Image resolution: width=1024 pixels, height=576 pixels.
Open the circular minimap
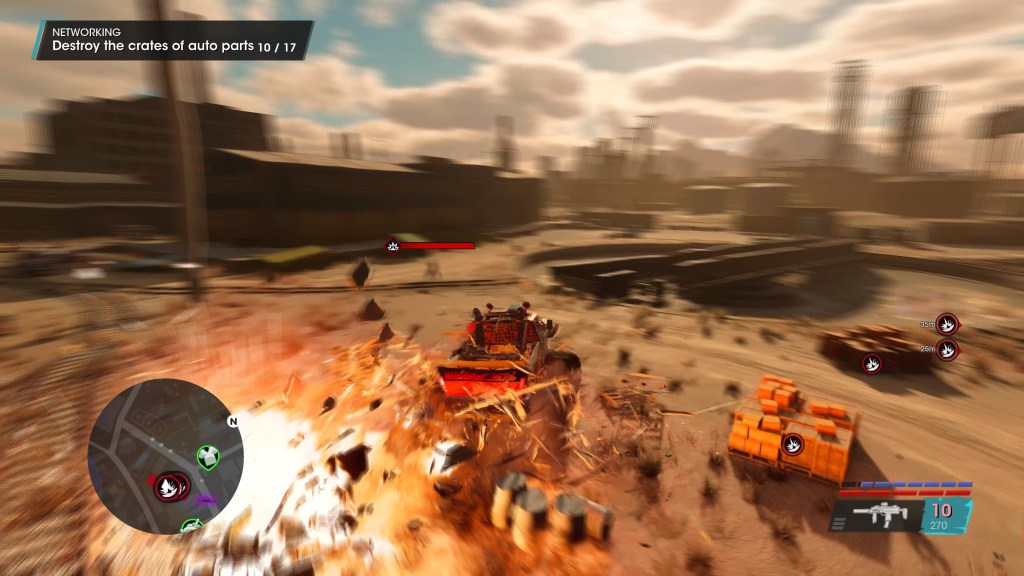pos(165,455)
